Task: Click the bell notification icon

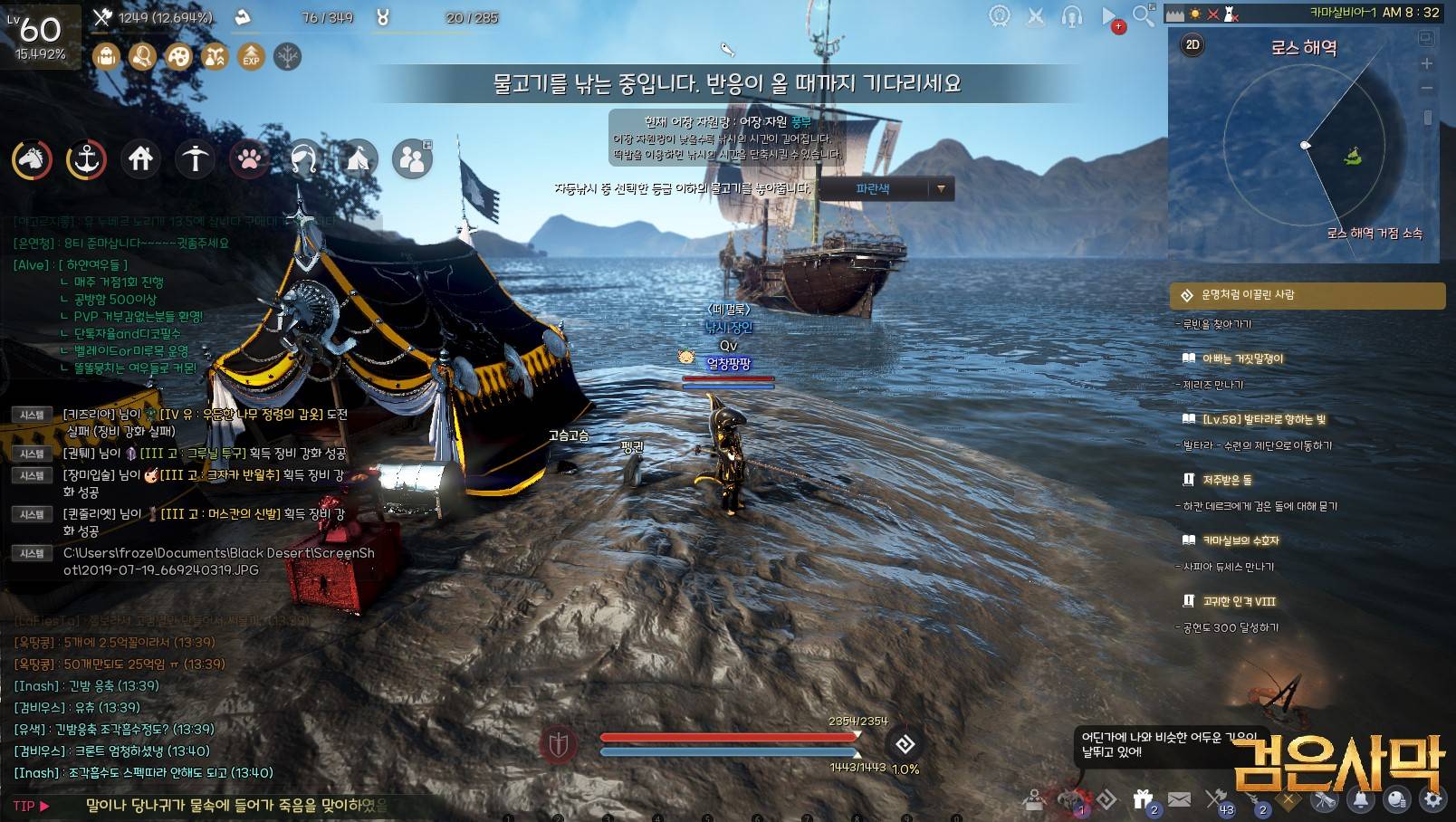Action: [x=1360, y=799]
